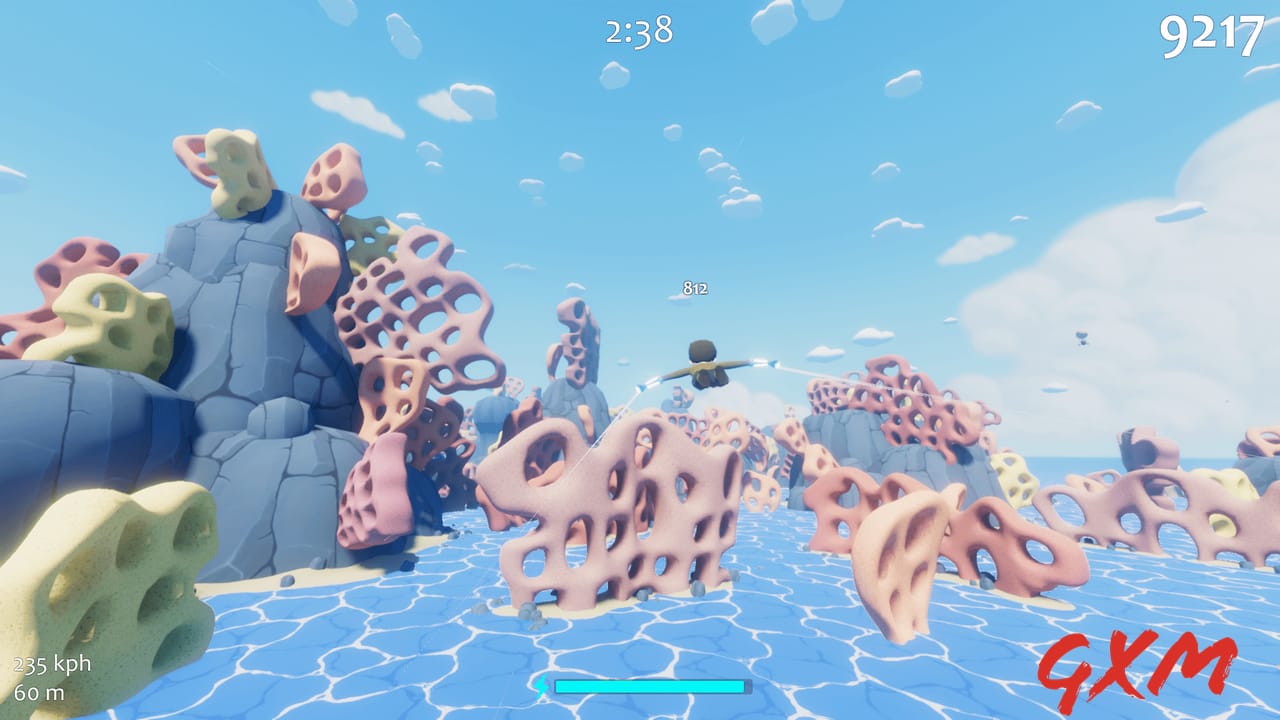This screenshot has height=720, width=1280.
Task: Click the floating 812 points popup
Action: [x=695, y=288]
